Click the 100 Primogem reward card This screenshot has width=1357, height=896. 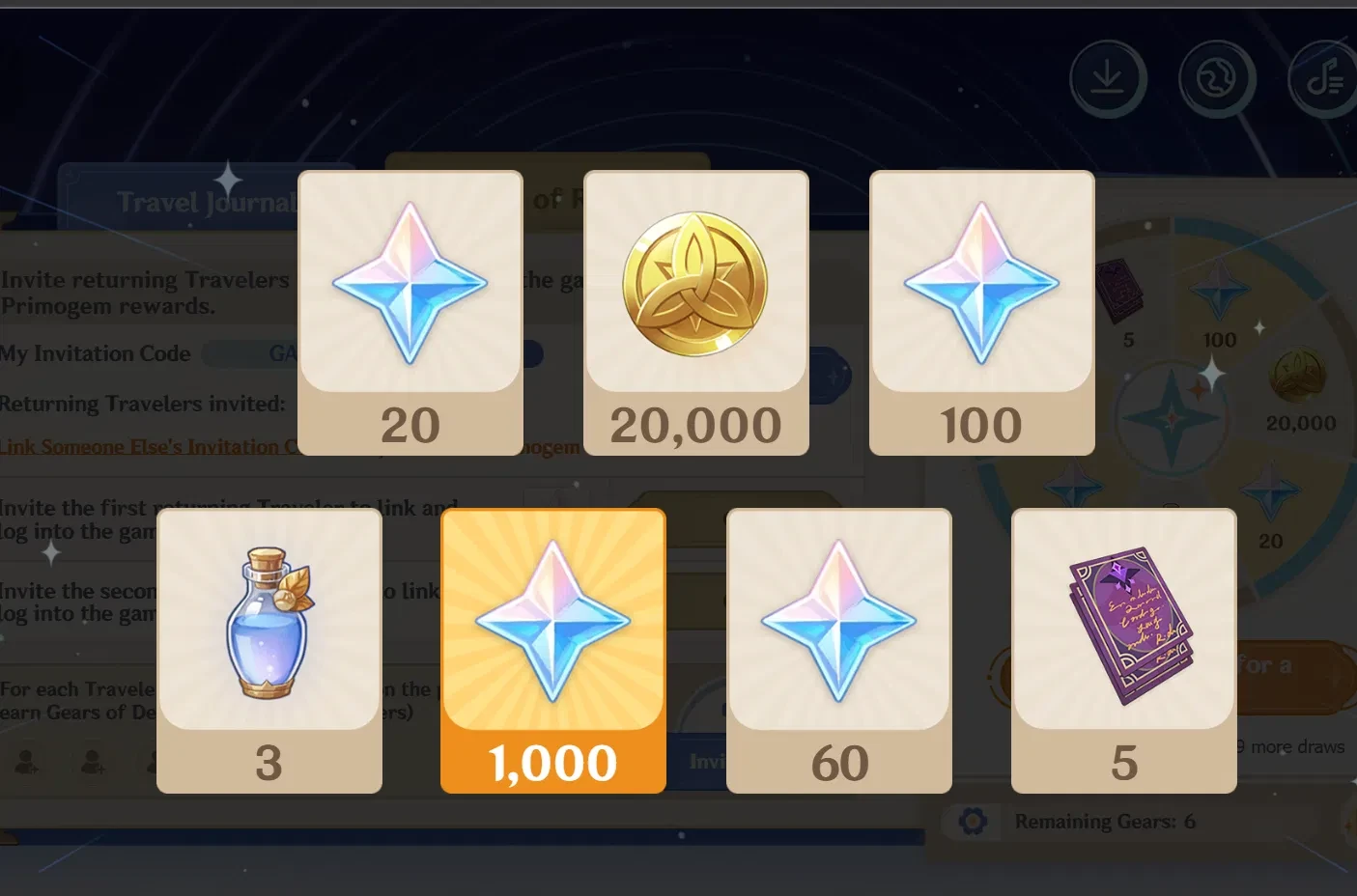click(x=981, y=311)
